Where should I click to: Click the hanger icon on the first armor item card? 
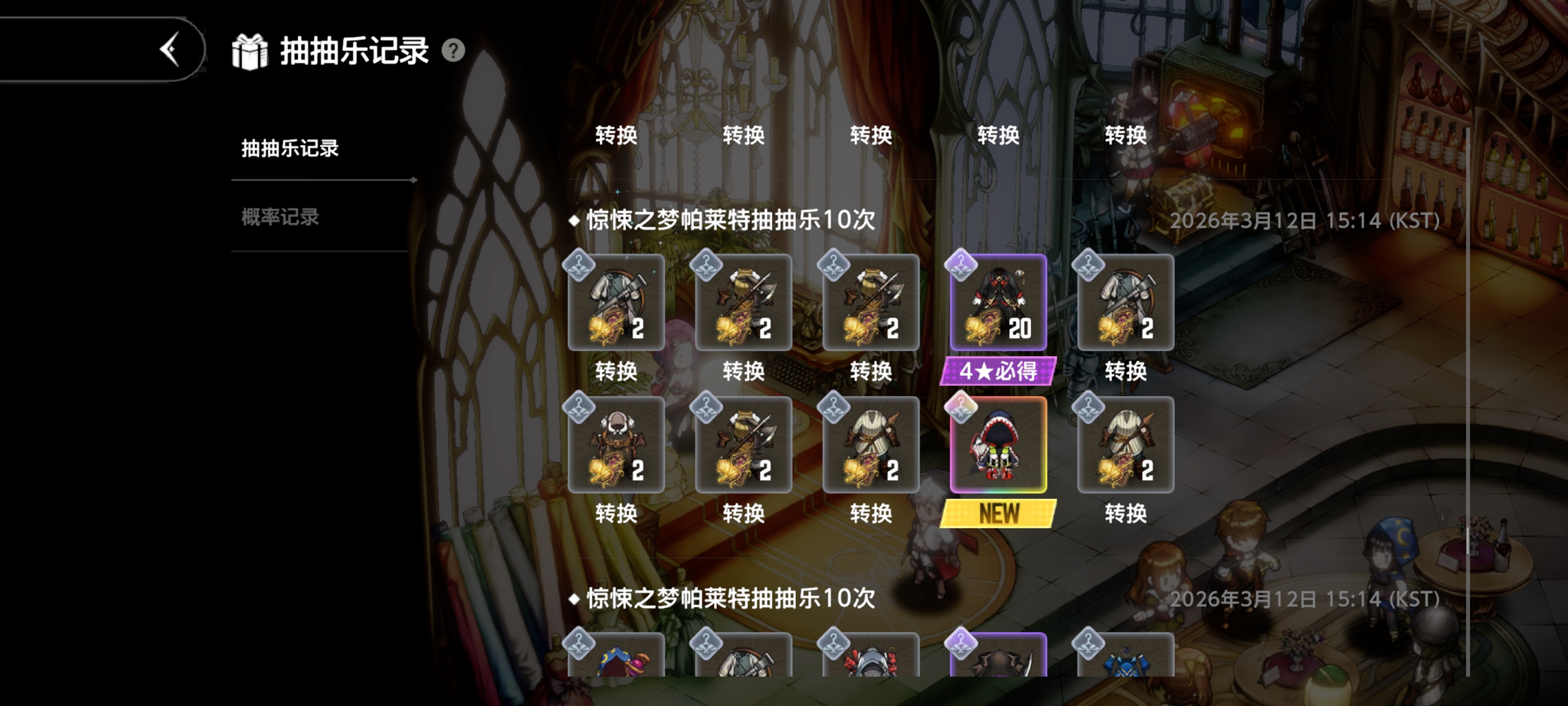tap(580, 264)
